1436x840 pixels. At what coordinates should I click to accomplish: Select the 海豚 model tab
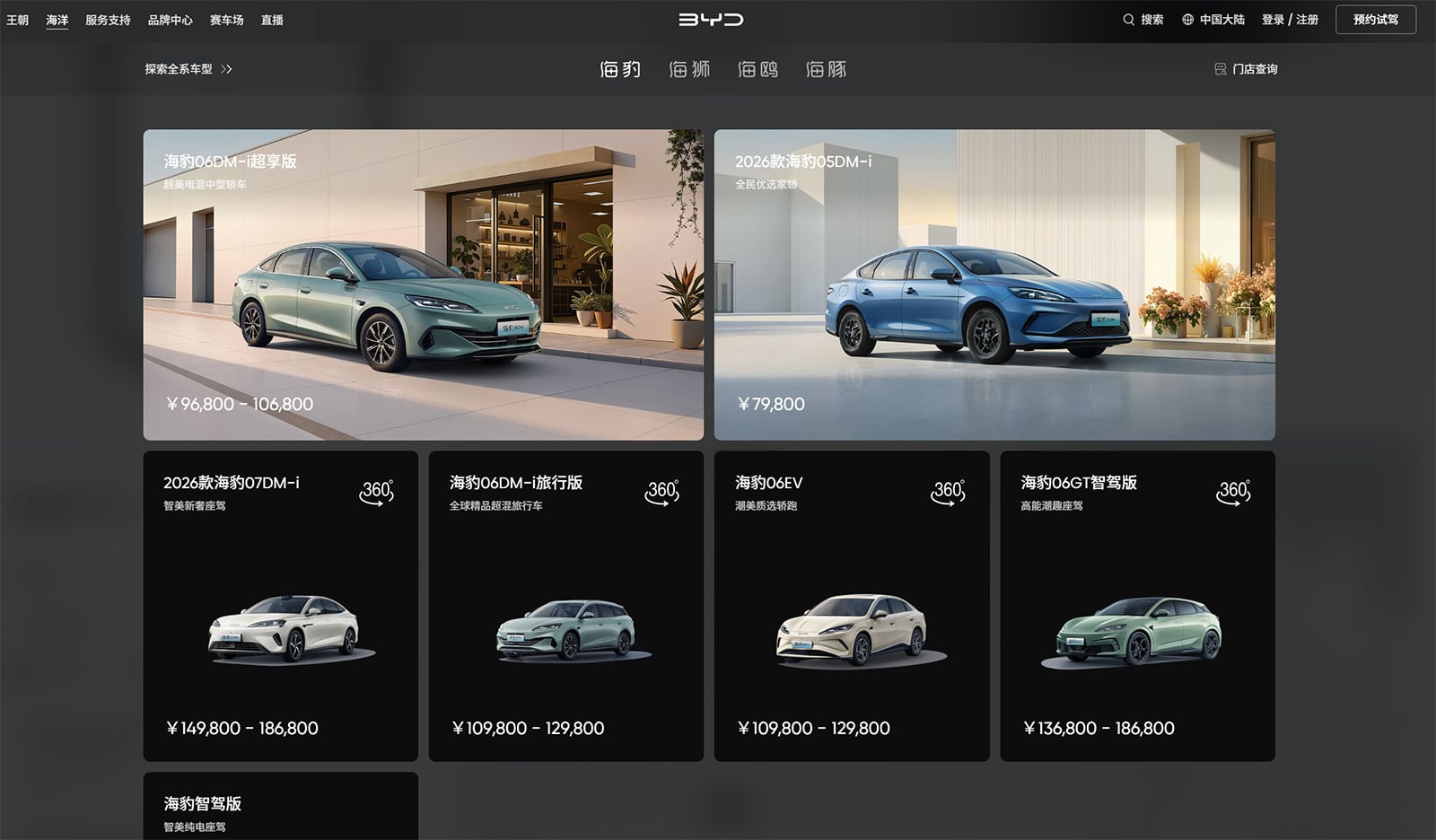click(824, 69)
